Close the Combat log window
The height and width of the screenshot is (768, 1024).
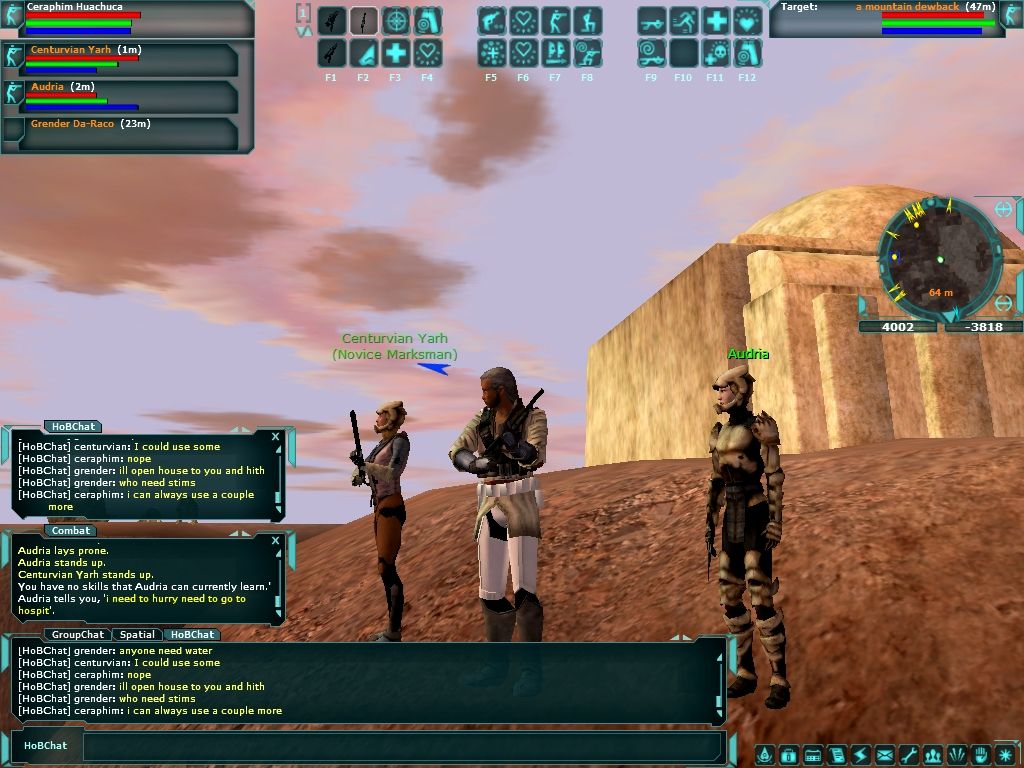[x=276, y=541]
